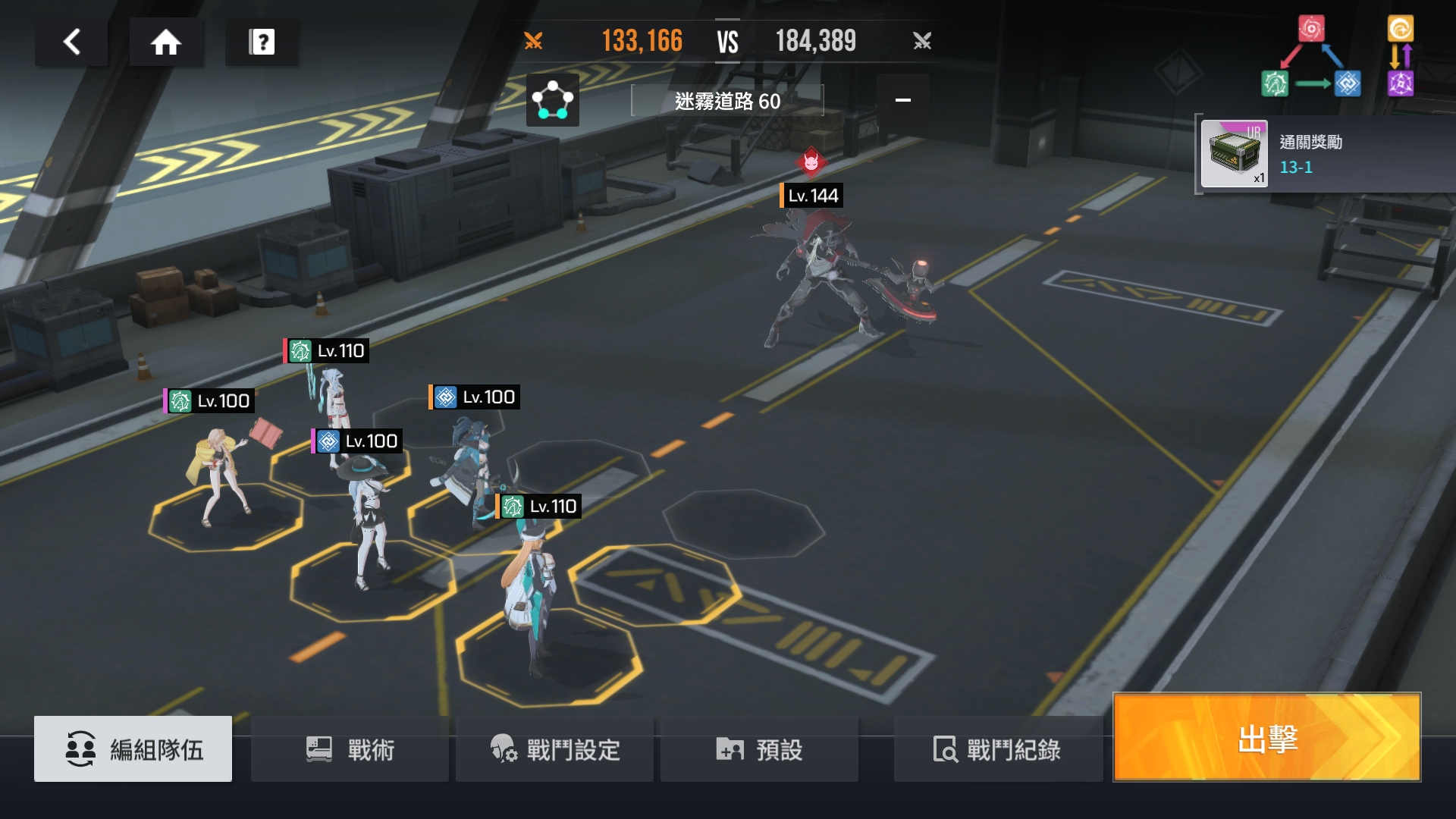Go back with the arrow button
Screen dimensions: 1456x819
click(72, 42)
